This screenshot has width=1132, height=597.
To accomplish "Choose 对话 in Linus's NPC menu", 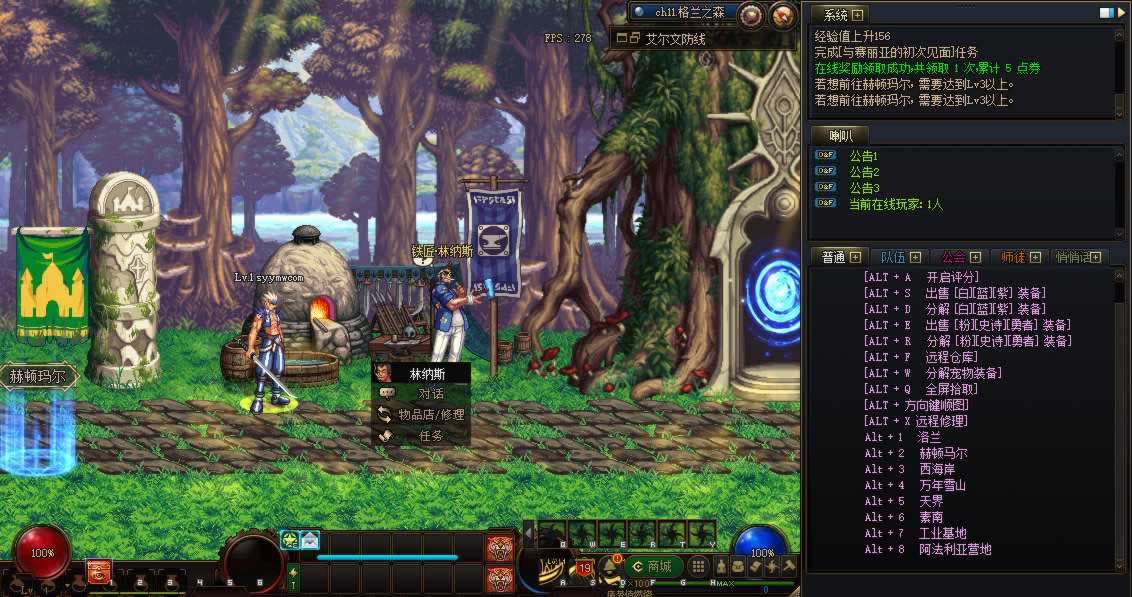I will click(430, 393).
